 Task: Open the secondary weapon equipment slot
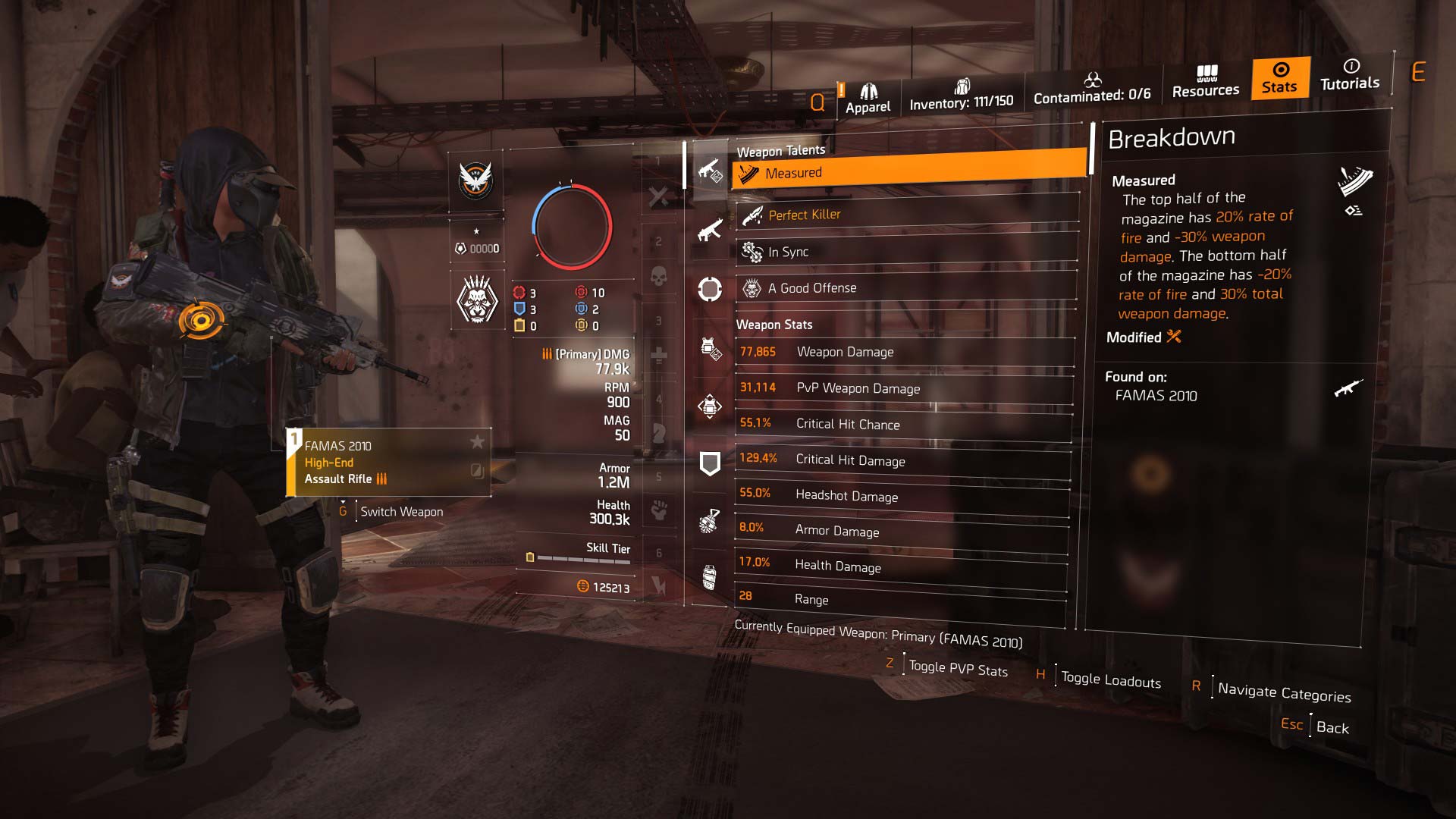(x=709, y=231)
